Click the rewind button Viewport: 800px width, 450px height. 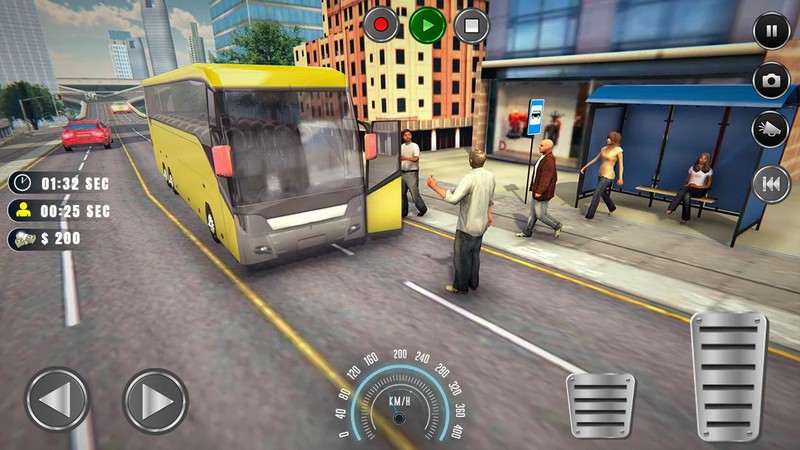(x=771, y=183)
